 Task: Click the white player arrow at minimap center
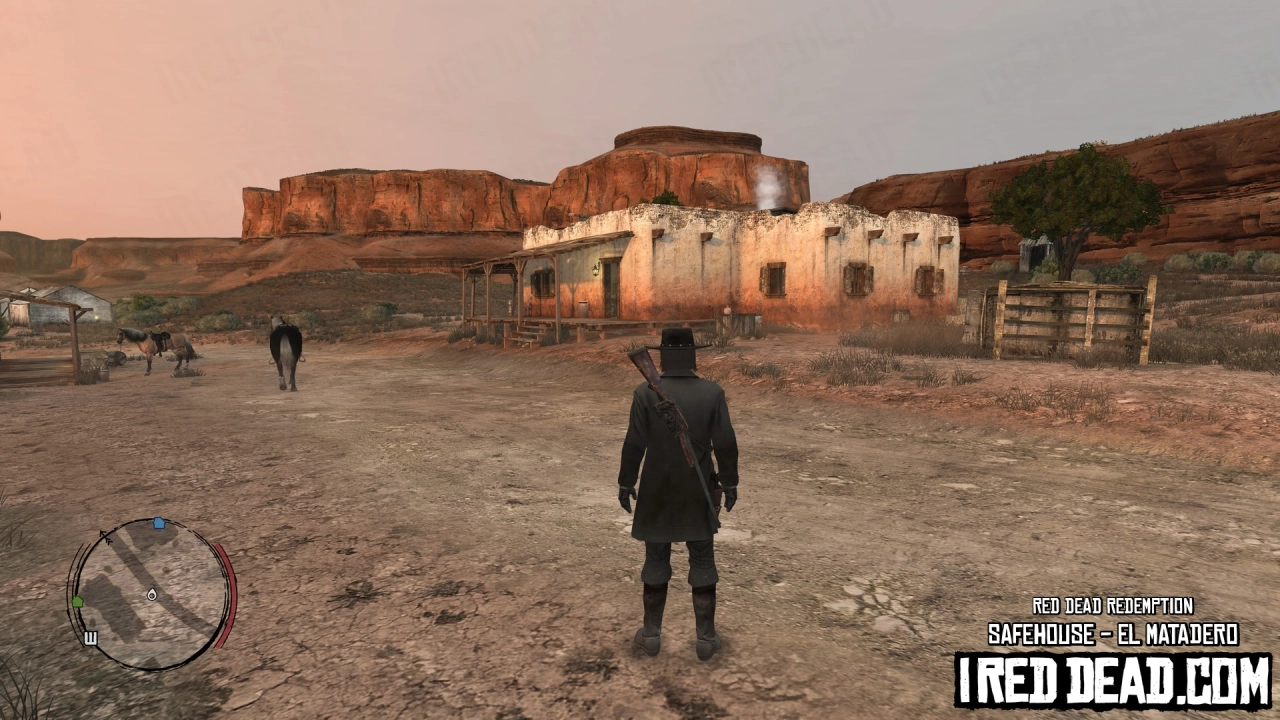pos(152,594)
